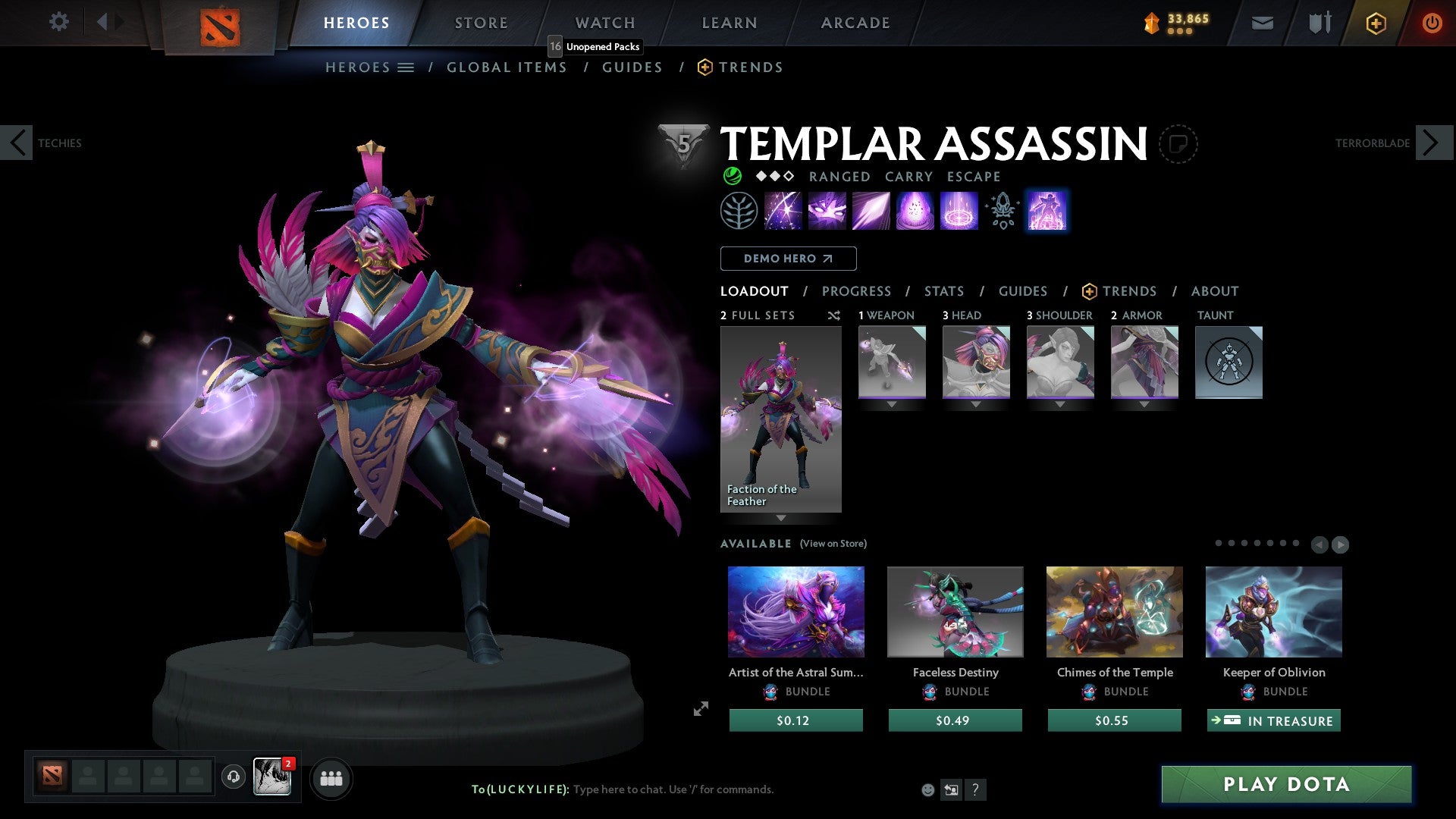1456x819 pixels.
Task: Expand the Weapon slot dropdown arrow
Action: click(892, 404)
